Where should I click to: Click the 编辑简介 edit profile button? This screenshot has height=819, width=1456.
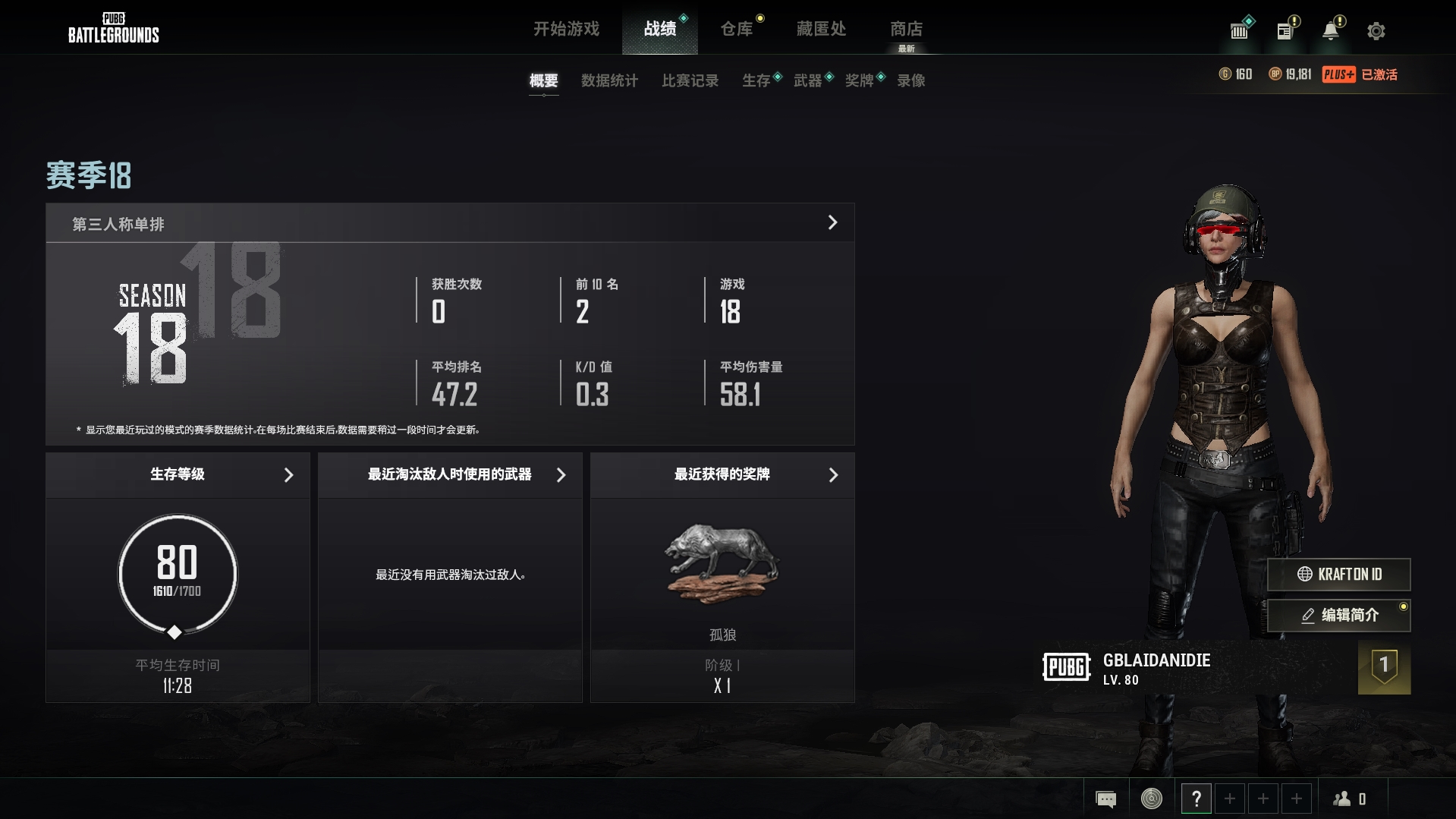[1338, 616]
